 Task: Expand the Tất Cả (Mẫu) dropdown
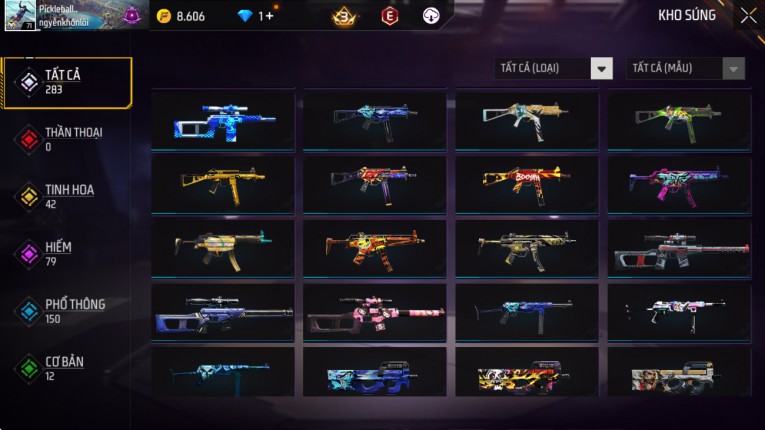[685, 68]
